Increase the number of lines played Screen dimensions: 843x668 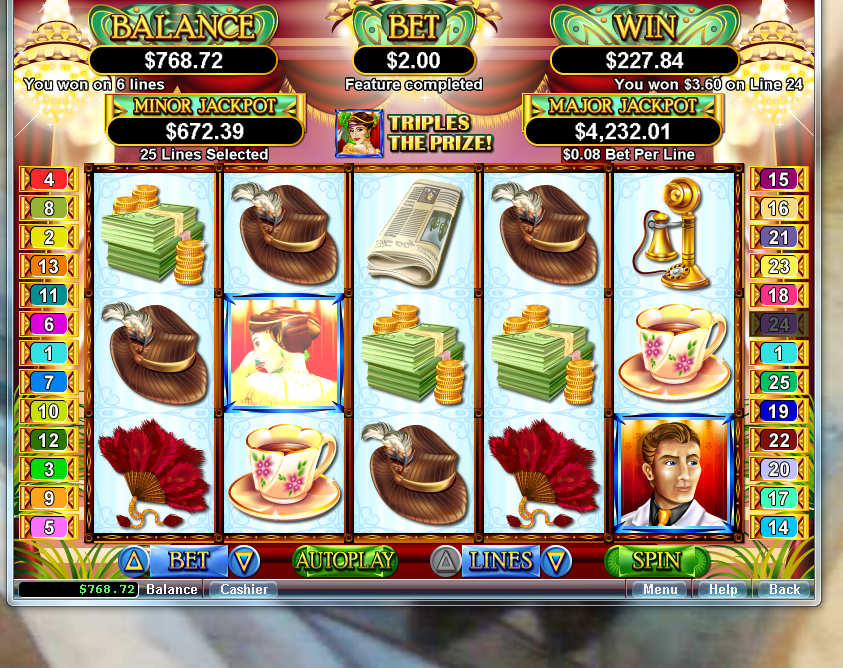(x=445, y=562)
